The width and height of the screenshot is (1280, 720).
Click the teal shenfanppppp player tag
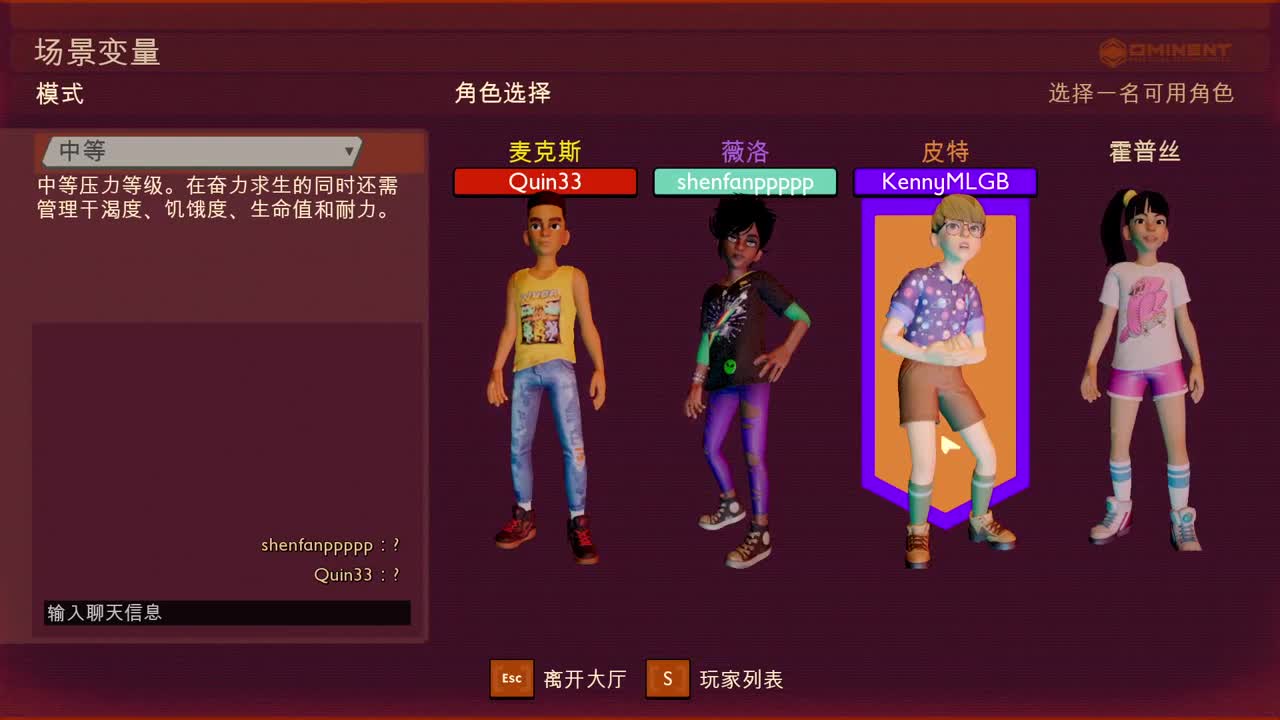coord(745,182)
